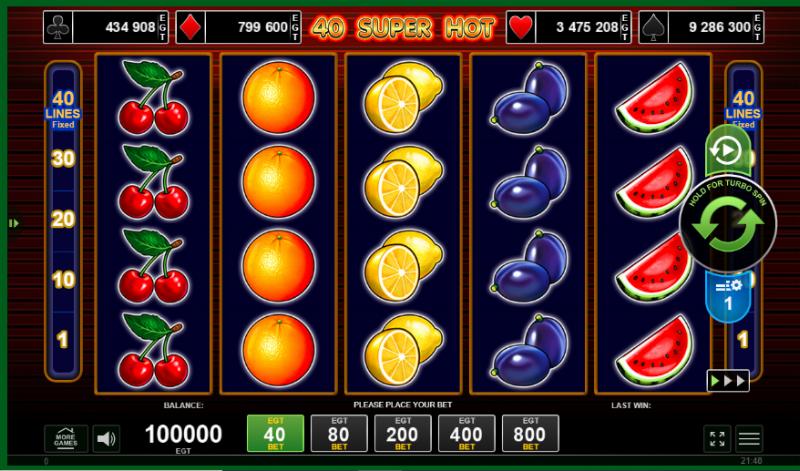
Task: Set the bet to 800 EGT
Action: point(530,433)
